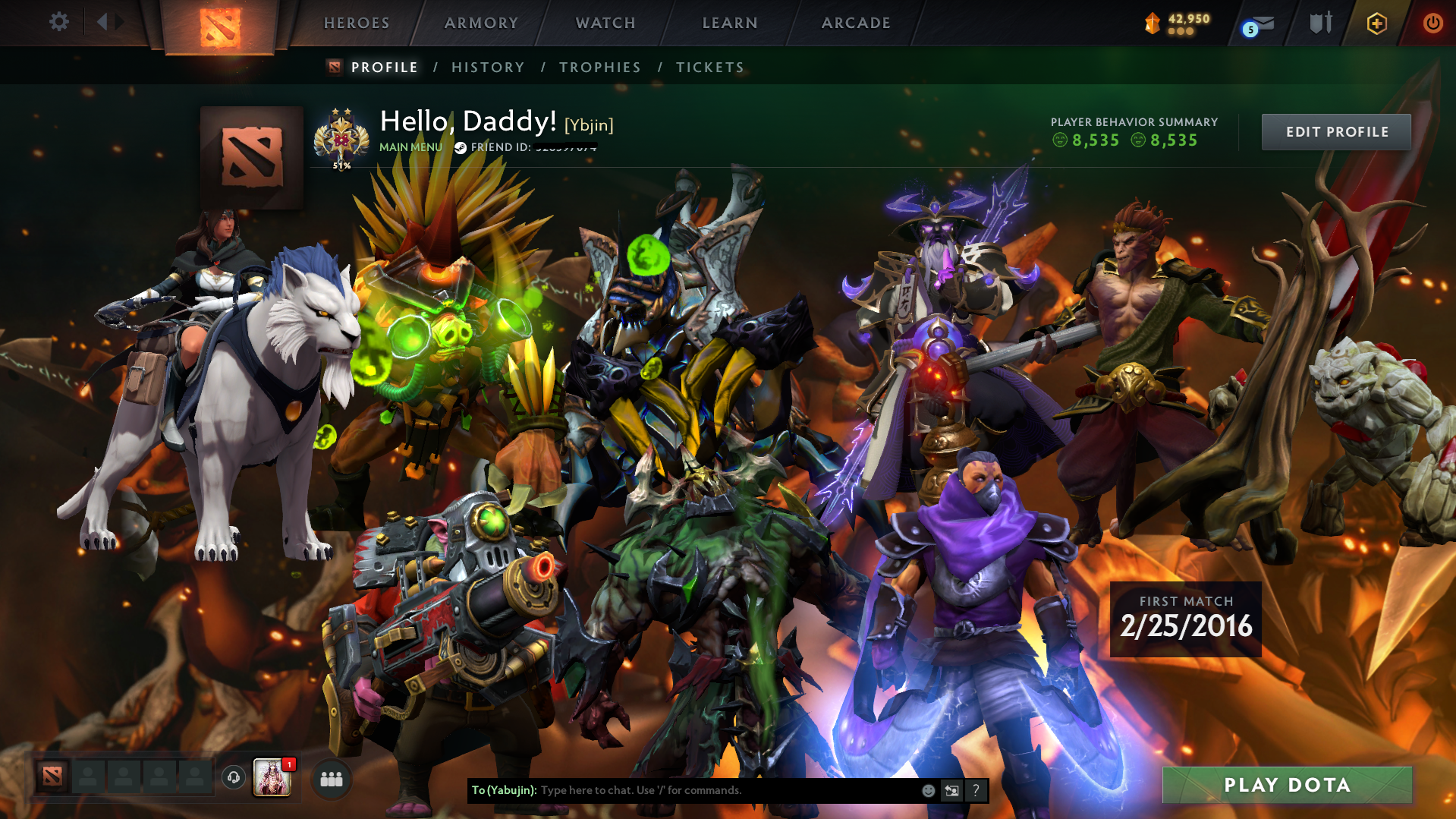Open the settings gear menu

pyautogui.click(x=58, y=23)
